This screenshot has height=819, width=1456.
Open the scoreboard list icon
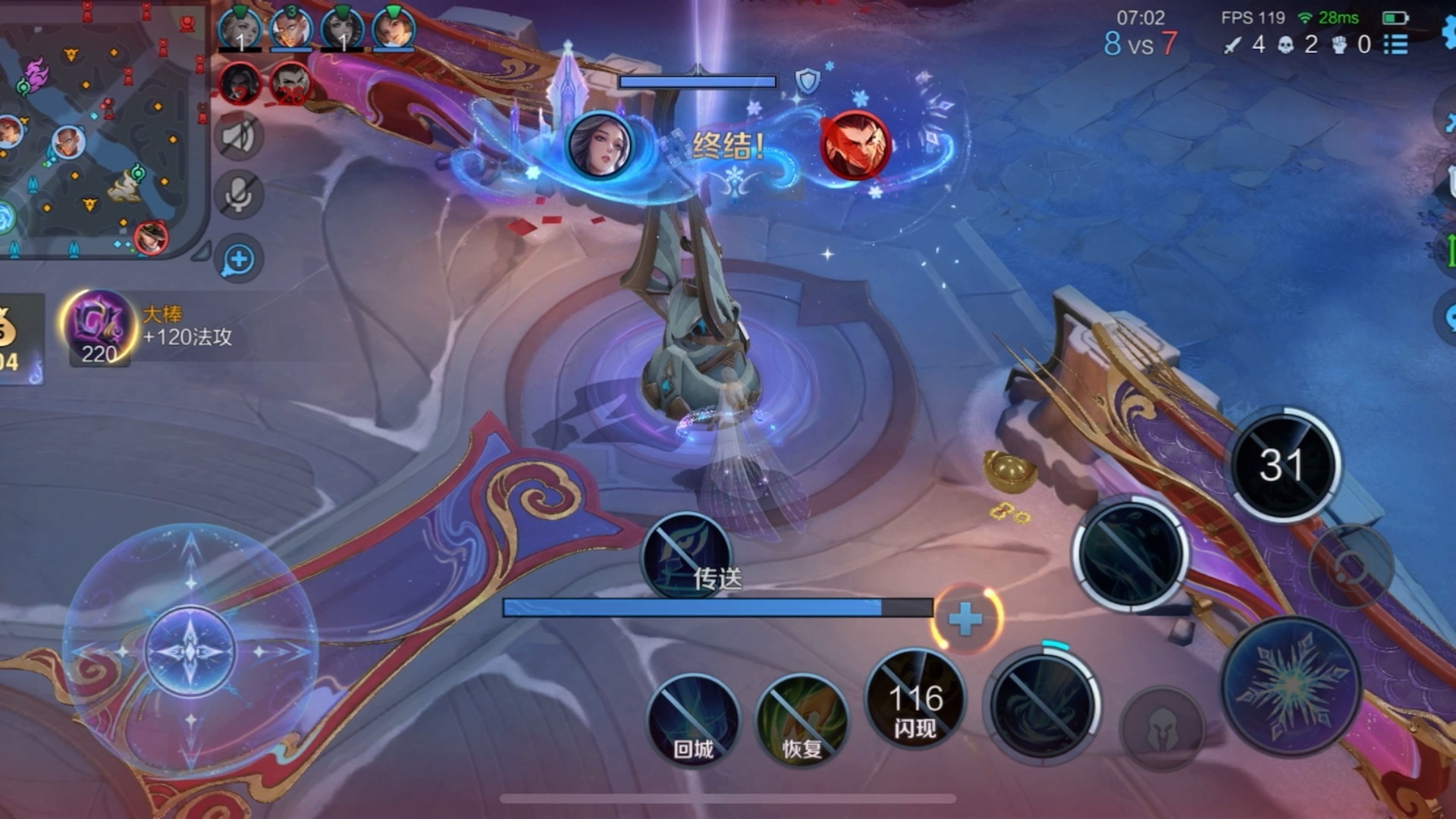click(x=1396, y=45)
